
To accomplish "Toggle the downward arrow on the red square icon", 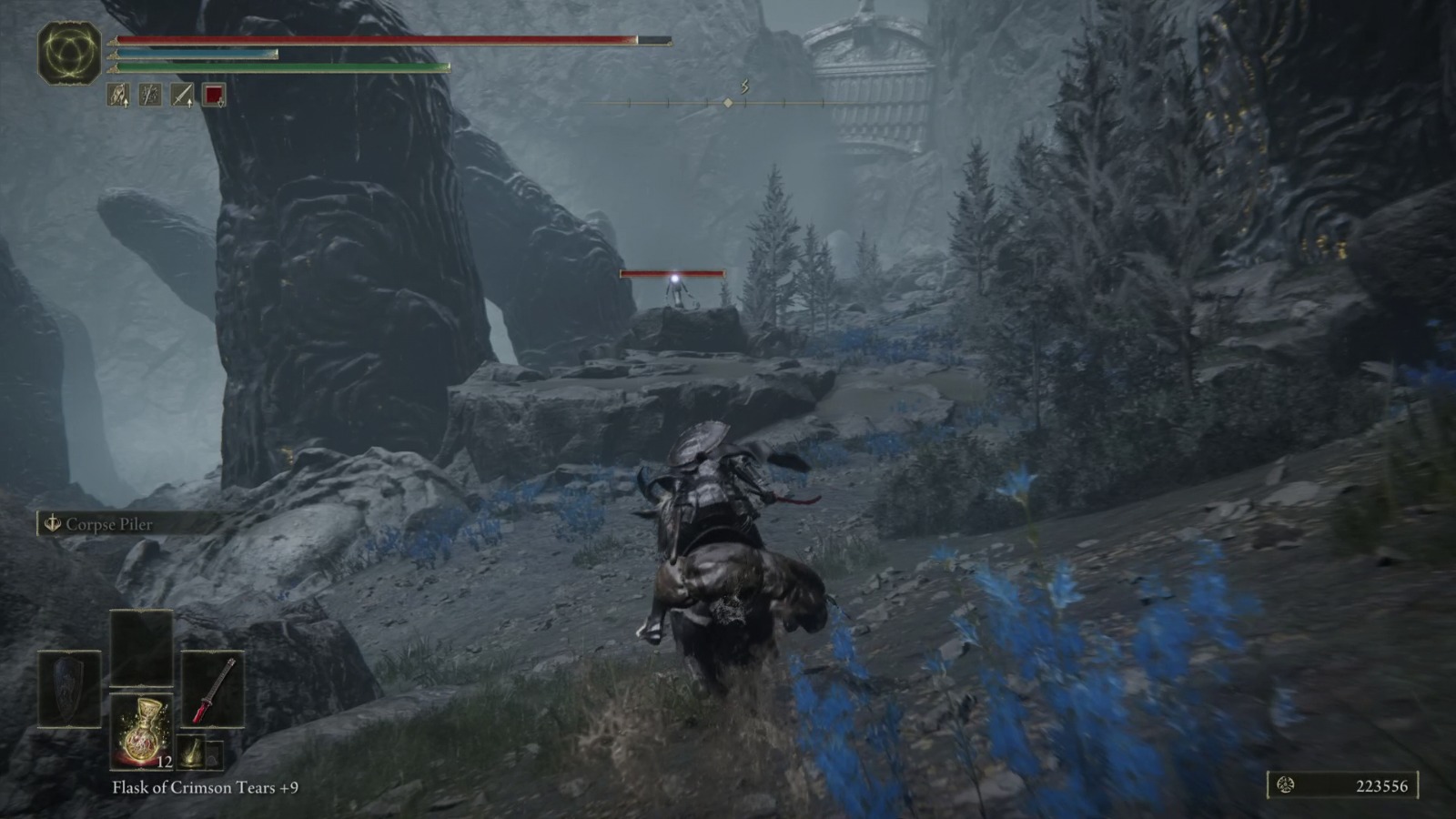I will (221, 103).
